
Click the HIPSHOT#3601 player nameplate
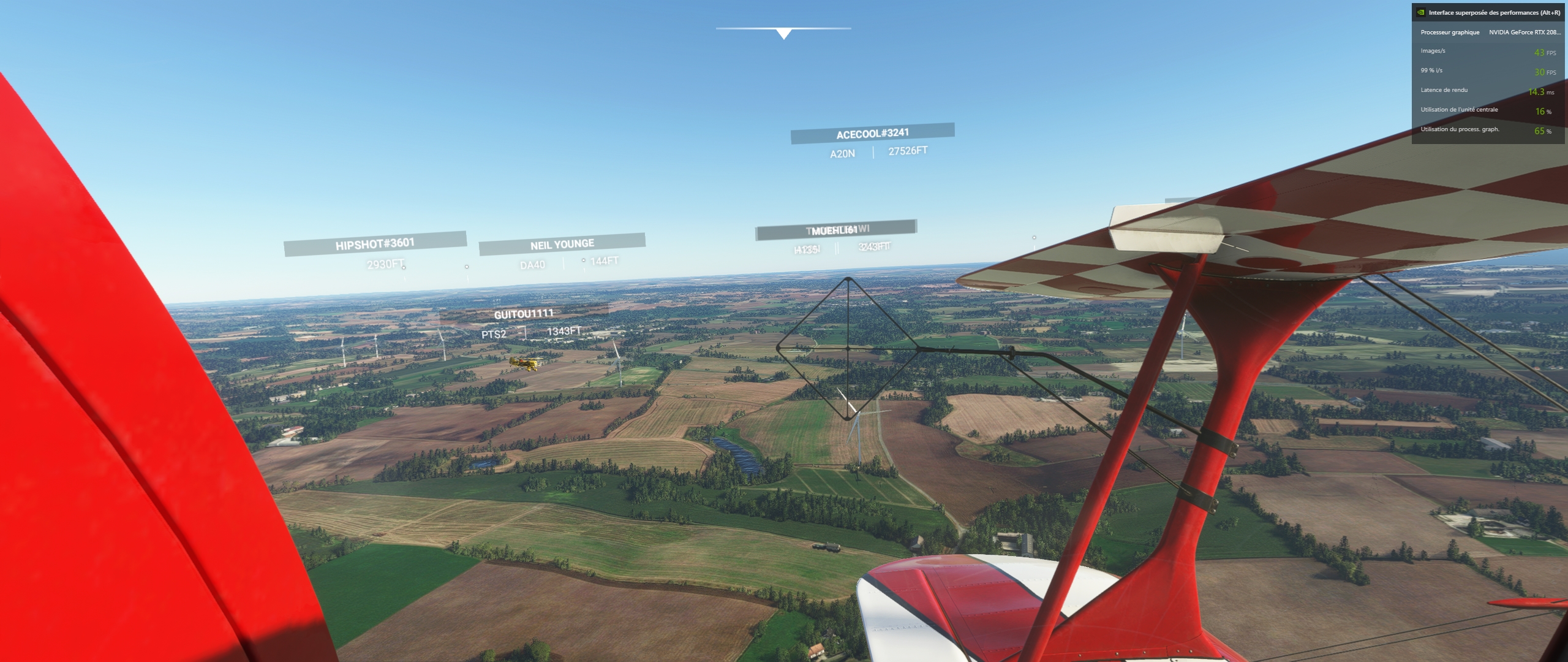[x=375, y=243]
